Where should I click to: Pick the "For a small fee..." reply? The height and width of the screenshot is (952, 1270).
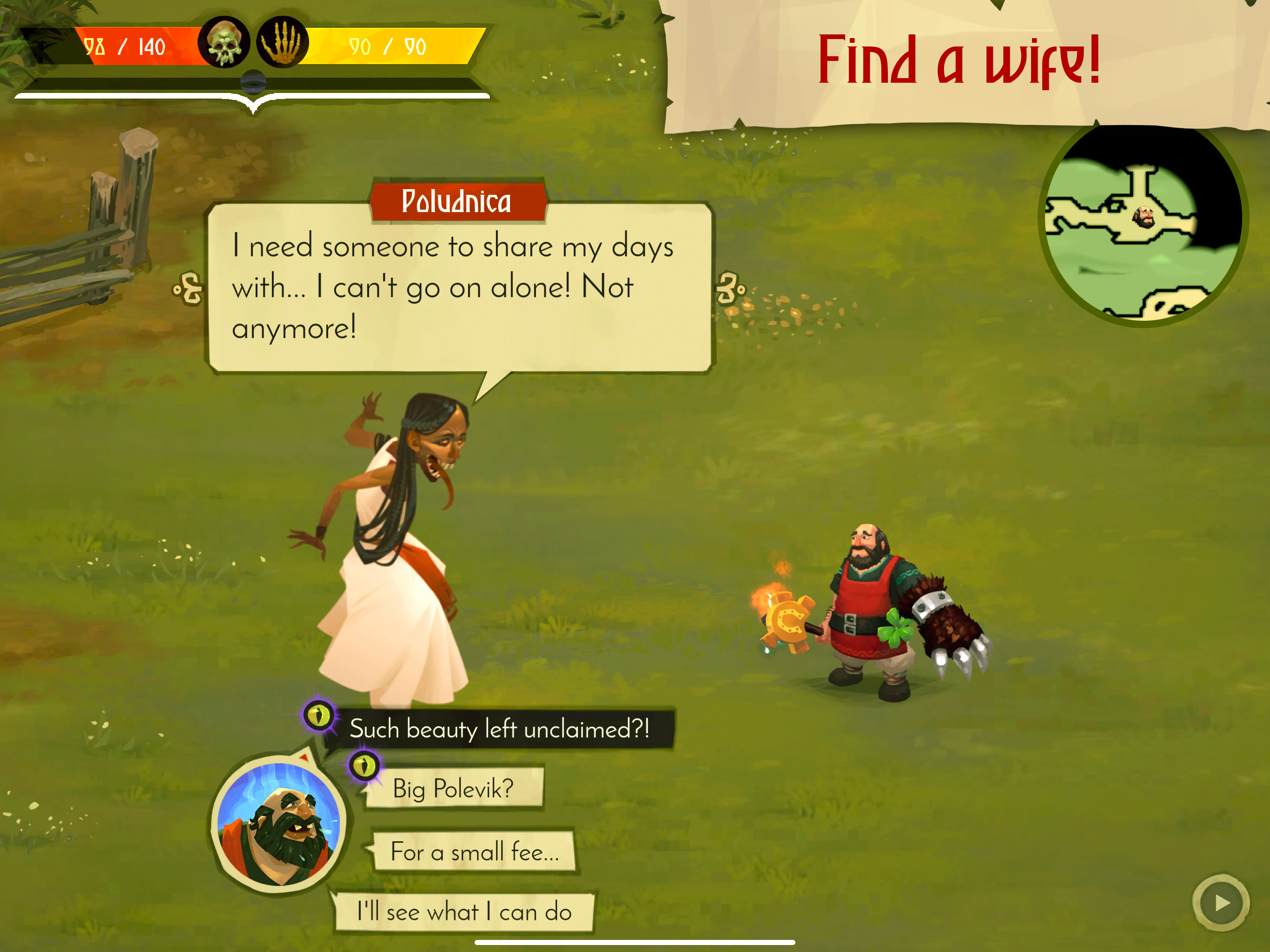coord(474,852)
